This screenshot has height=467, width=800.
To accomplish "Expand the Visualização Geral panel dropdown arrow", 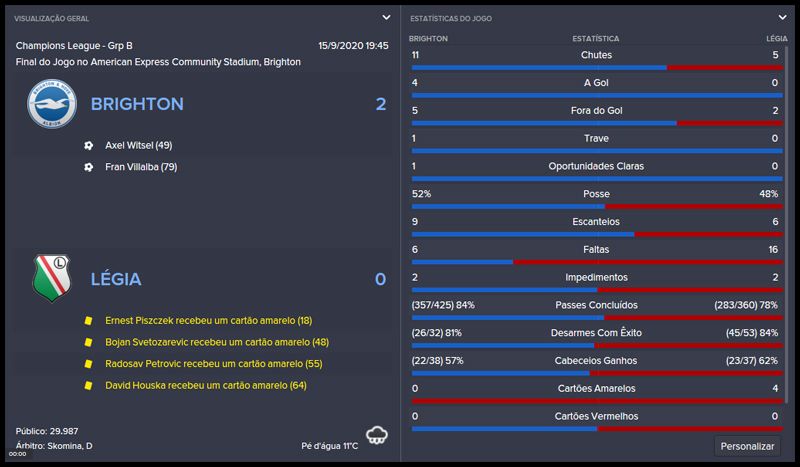I will (x=386, y=17).
